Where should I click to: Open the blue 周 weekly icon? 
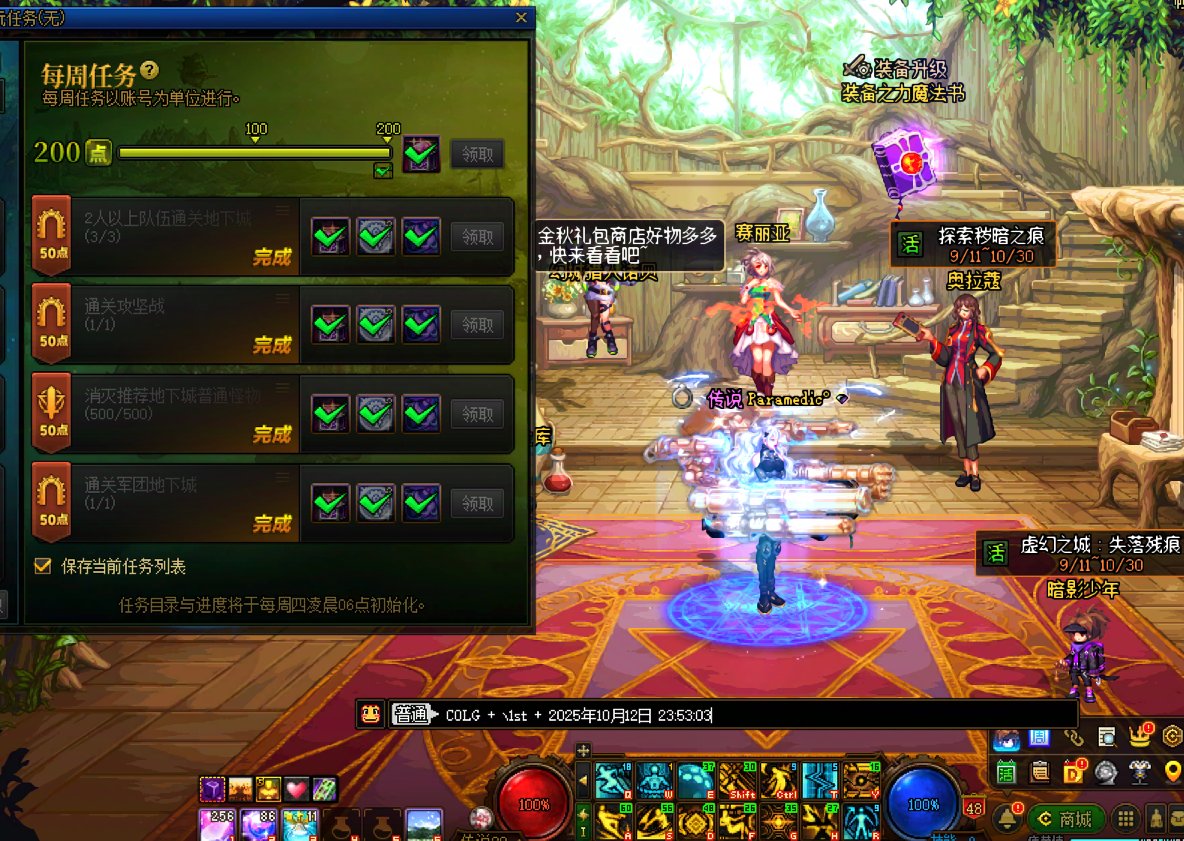click(x=1039, y=738)
